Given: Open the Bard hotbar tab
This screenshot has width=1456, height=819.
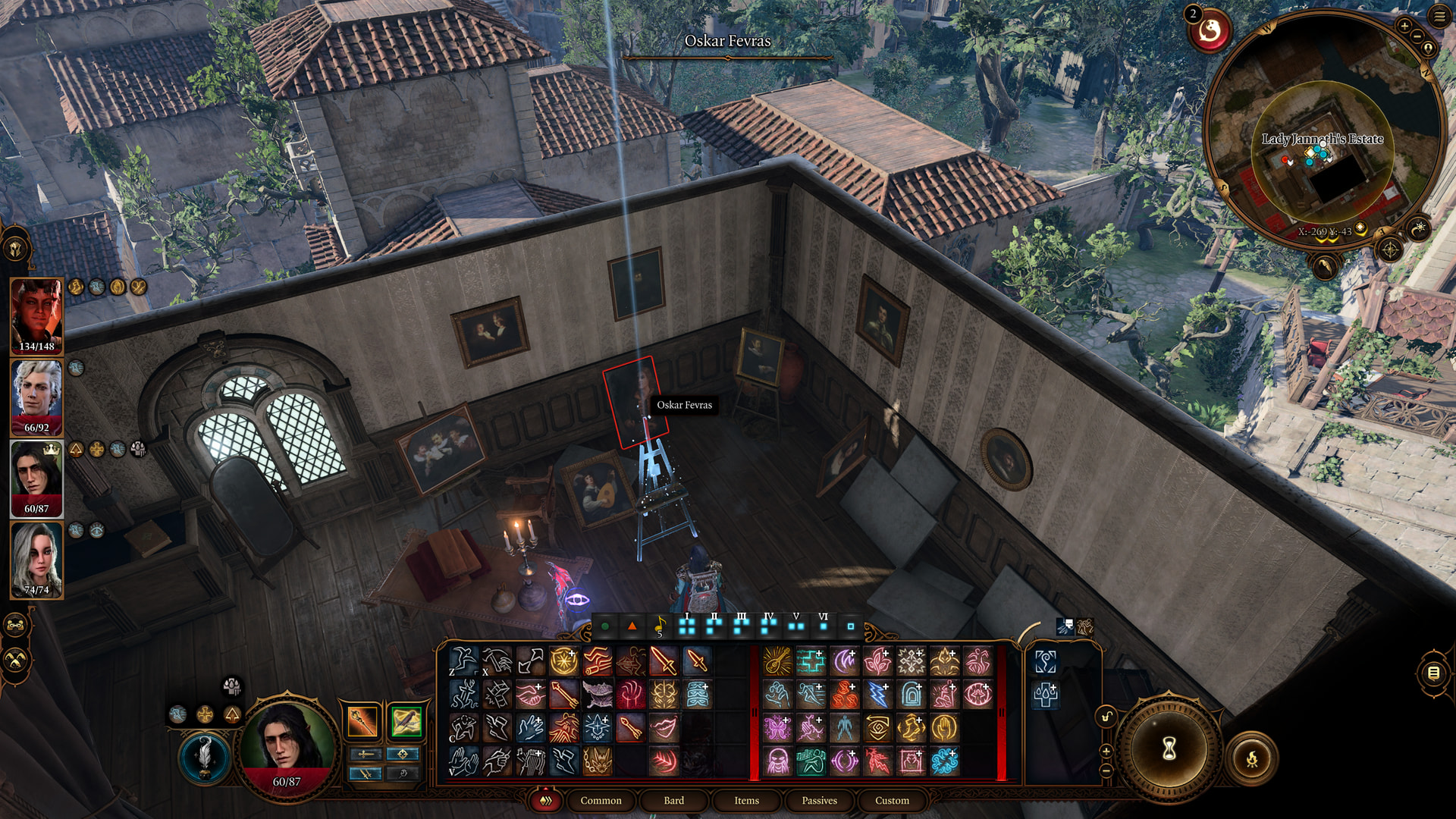Looking at the screenshot, I should 673,800.
